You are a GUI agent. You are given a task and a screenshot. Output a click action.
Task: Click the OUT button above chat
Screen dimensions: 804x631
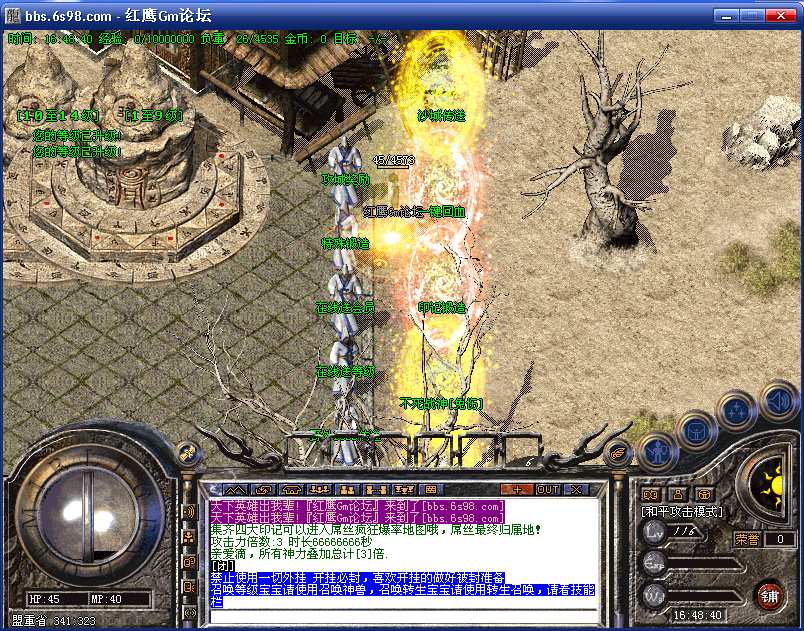tap(547, 489)
